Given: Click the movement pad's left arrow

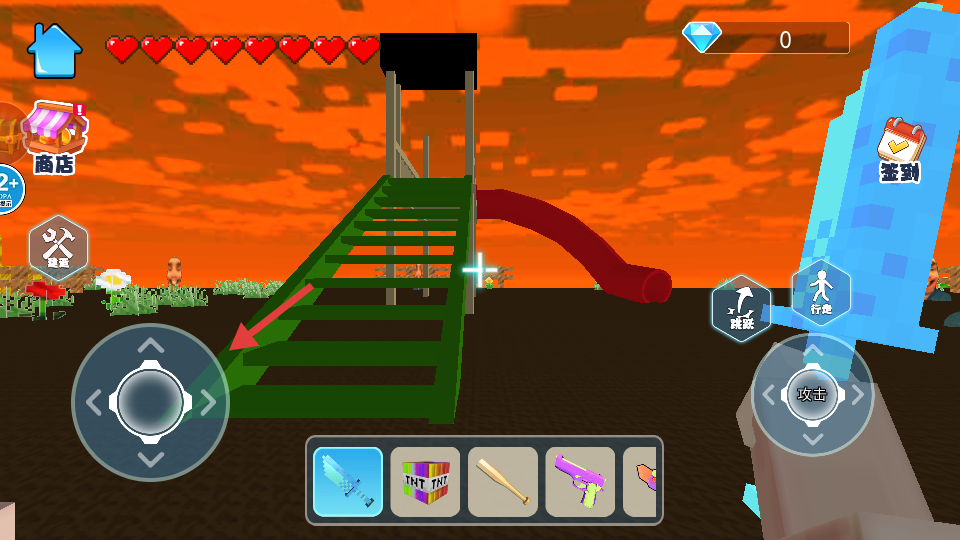Looking at the screenshot, I should (x=93, y=402).
